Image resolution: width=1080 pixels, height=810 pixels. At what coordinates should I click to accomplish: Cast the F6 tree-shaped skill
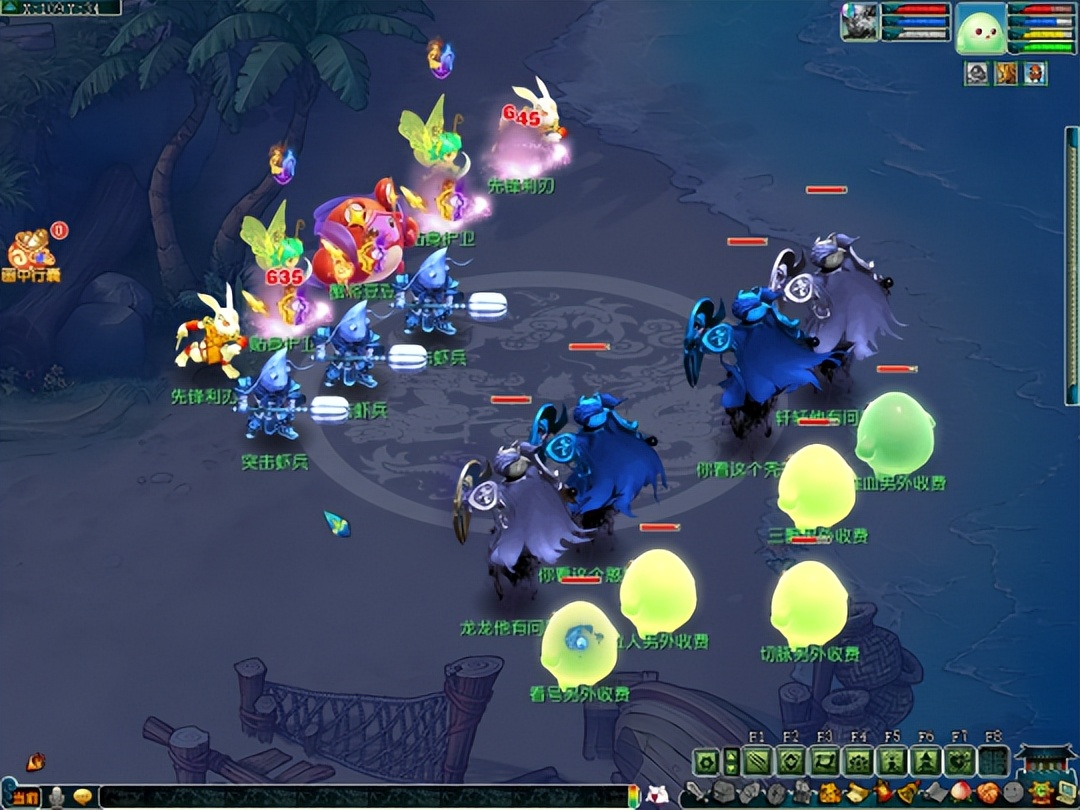pyautogui.click(x=925, y=761)
